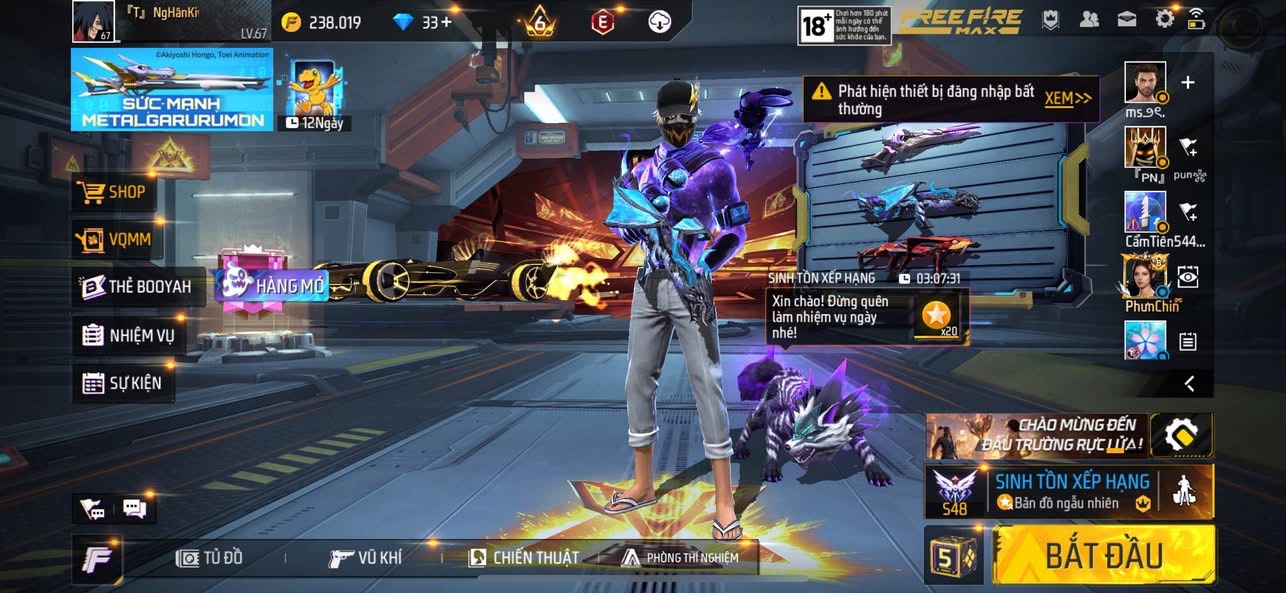The height and width of the screenshot is (593, 1286).
Task: Add a teammate with the plus button
Action: pos(1188,83)
